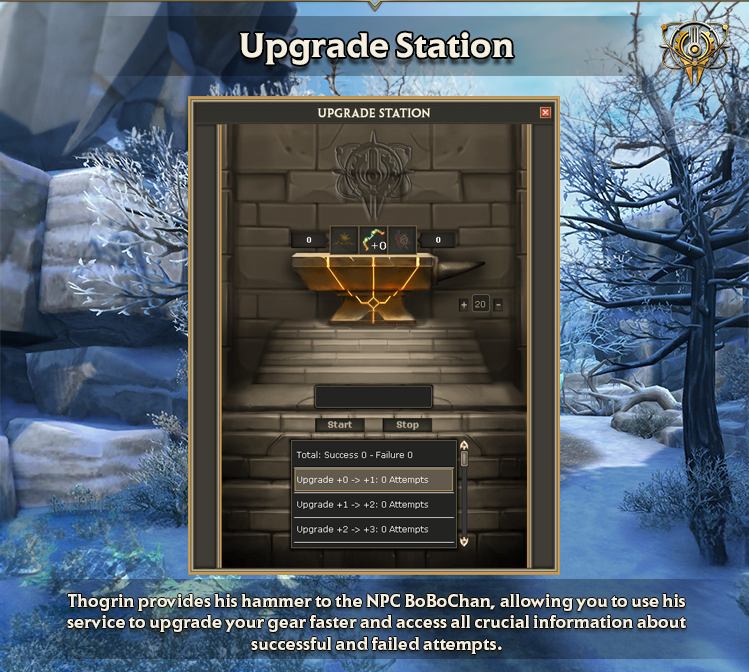The image size is (749, 672).
Task: Decrease the attempt count with minus button
Action: click(498, 304)
